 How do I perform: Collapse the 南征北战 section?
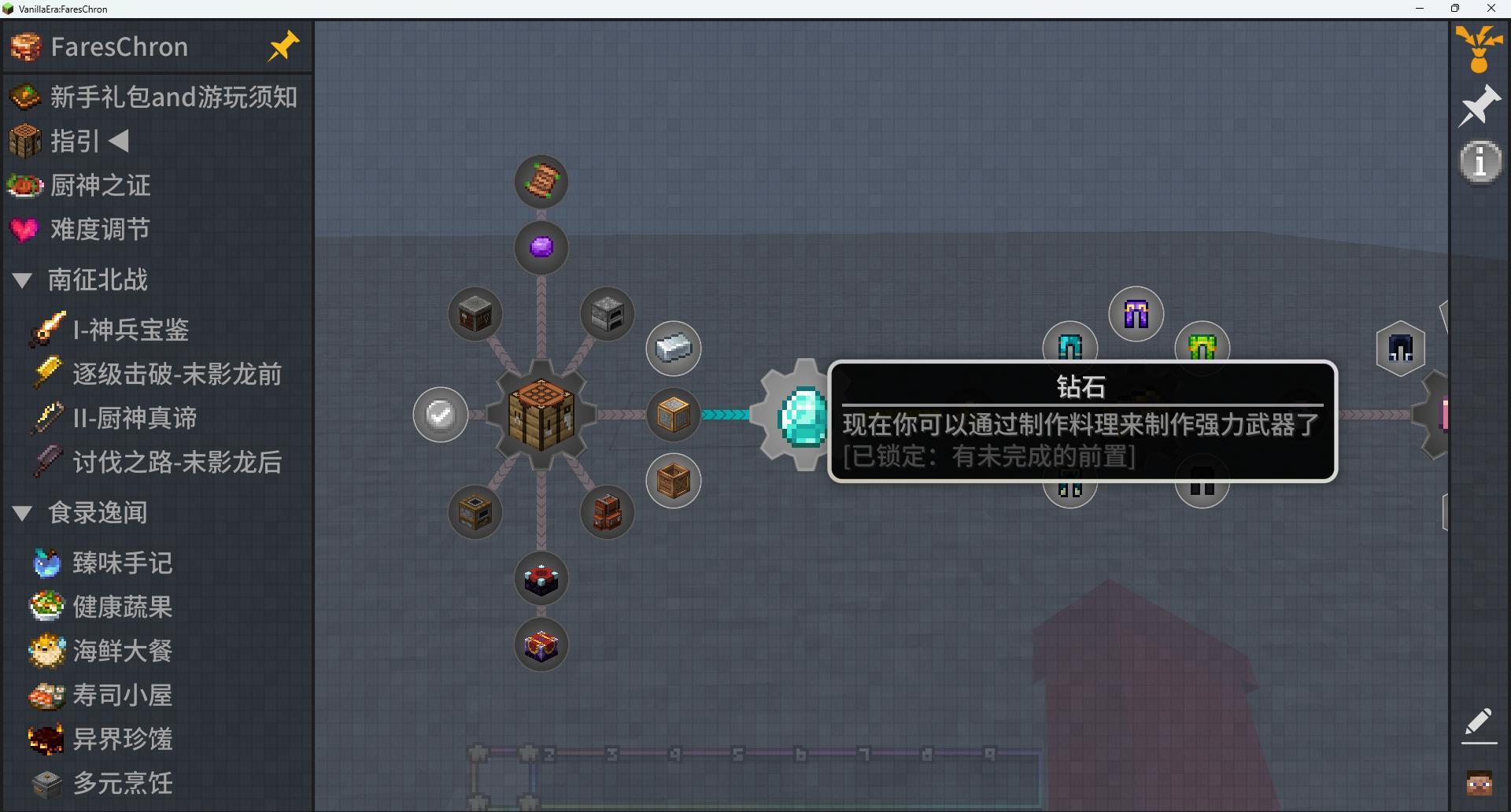pyautogui.click(x=21, y=280)
